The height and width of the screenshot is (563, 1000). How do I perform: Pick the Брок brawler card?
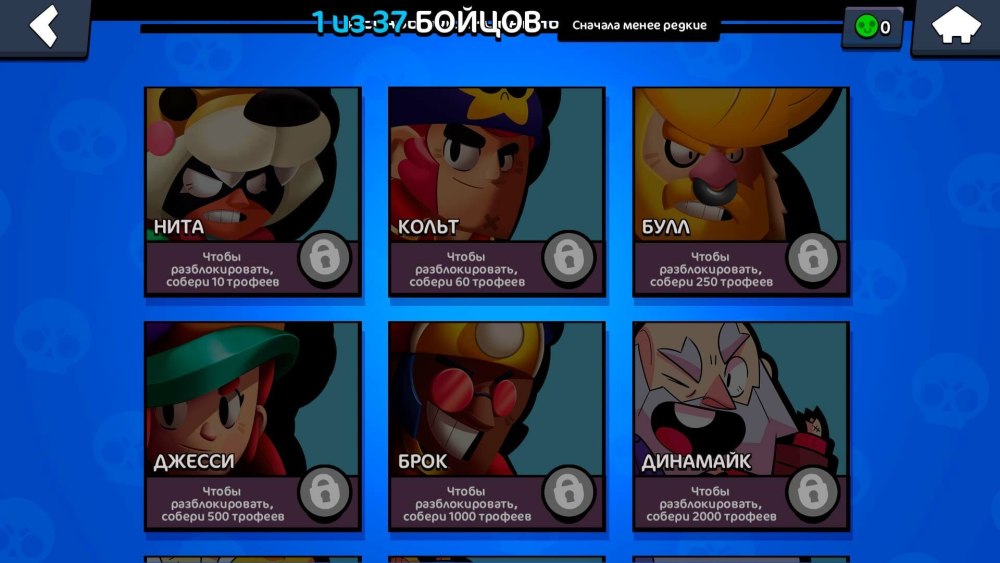point(497,425)
